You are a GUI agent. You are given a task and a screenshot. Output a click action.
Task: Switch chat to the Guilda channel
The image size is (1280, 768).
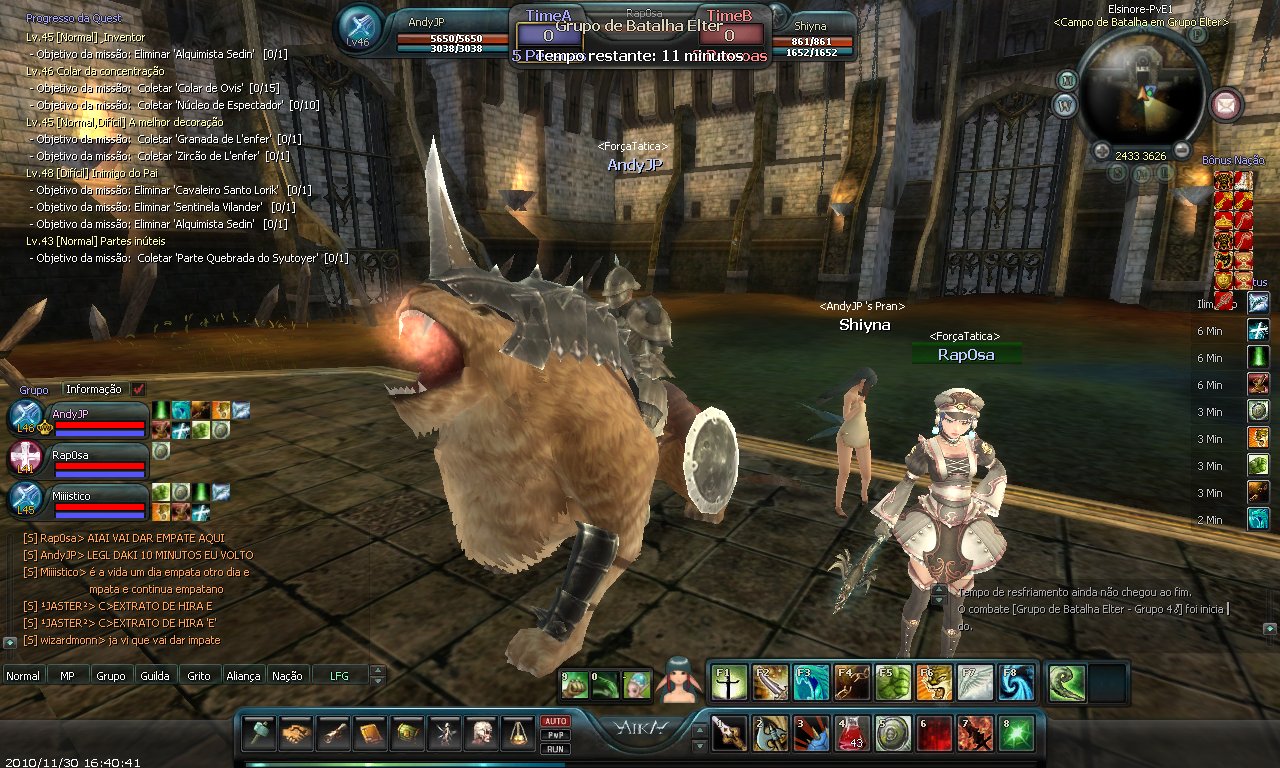154,676
